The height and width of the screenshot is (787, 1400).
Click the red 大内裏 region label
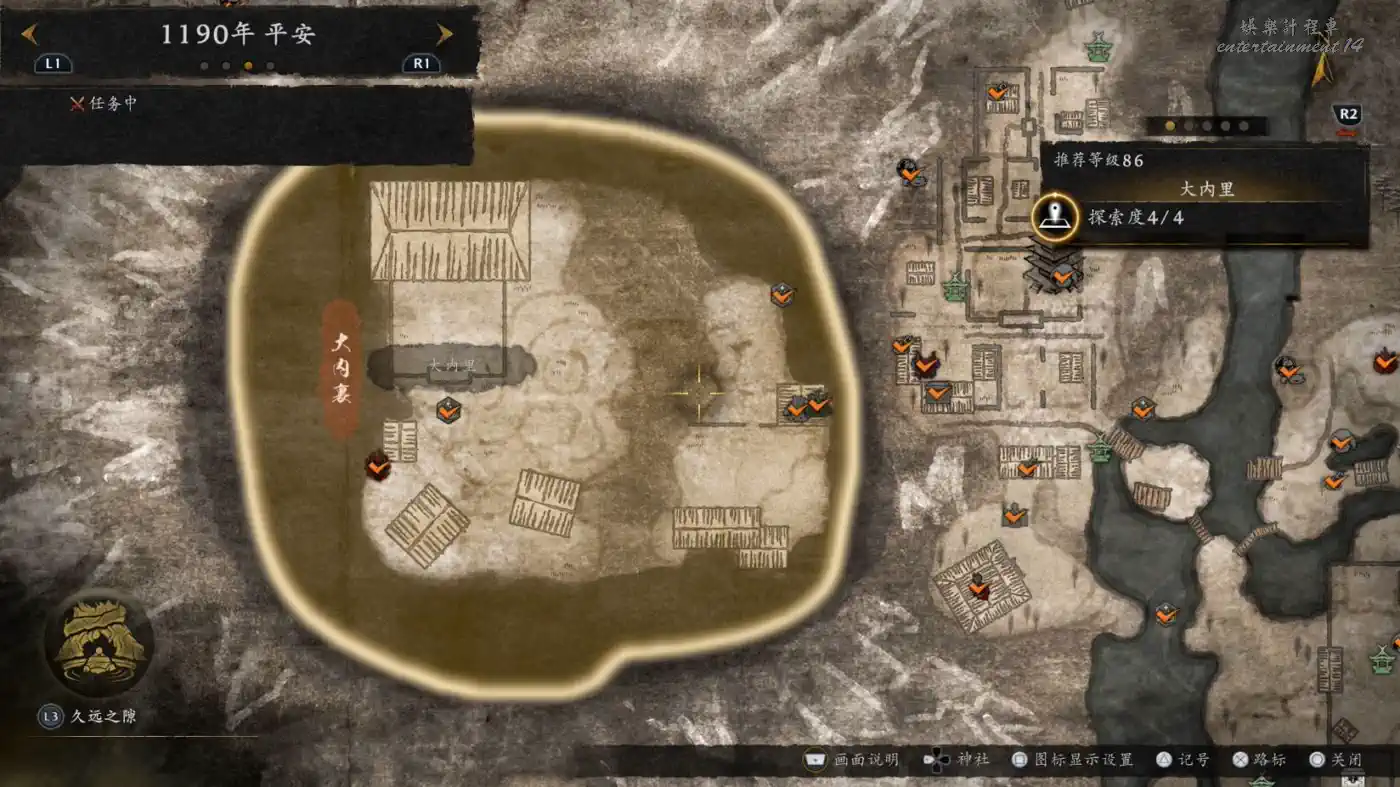point(342,368)
